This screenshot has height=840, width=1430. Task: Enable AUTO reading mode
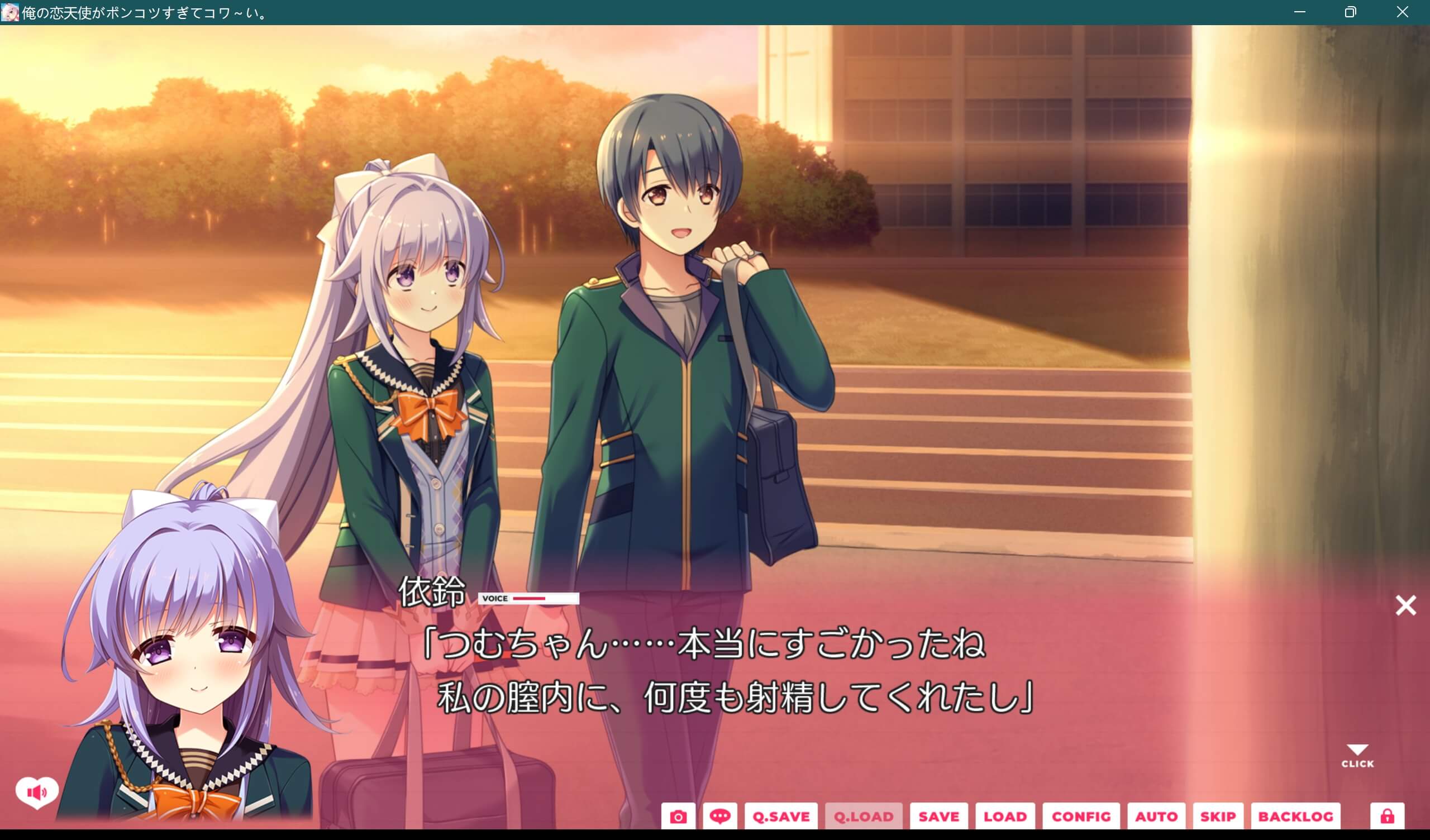(1155, 816)
